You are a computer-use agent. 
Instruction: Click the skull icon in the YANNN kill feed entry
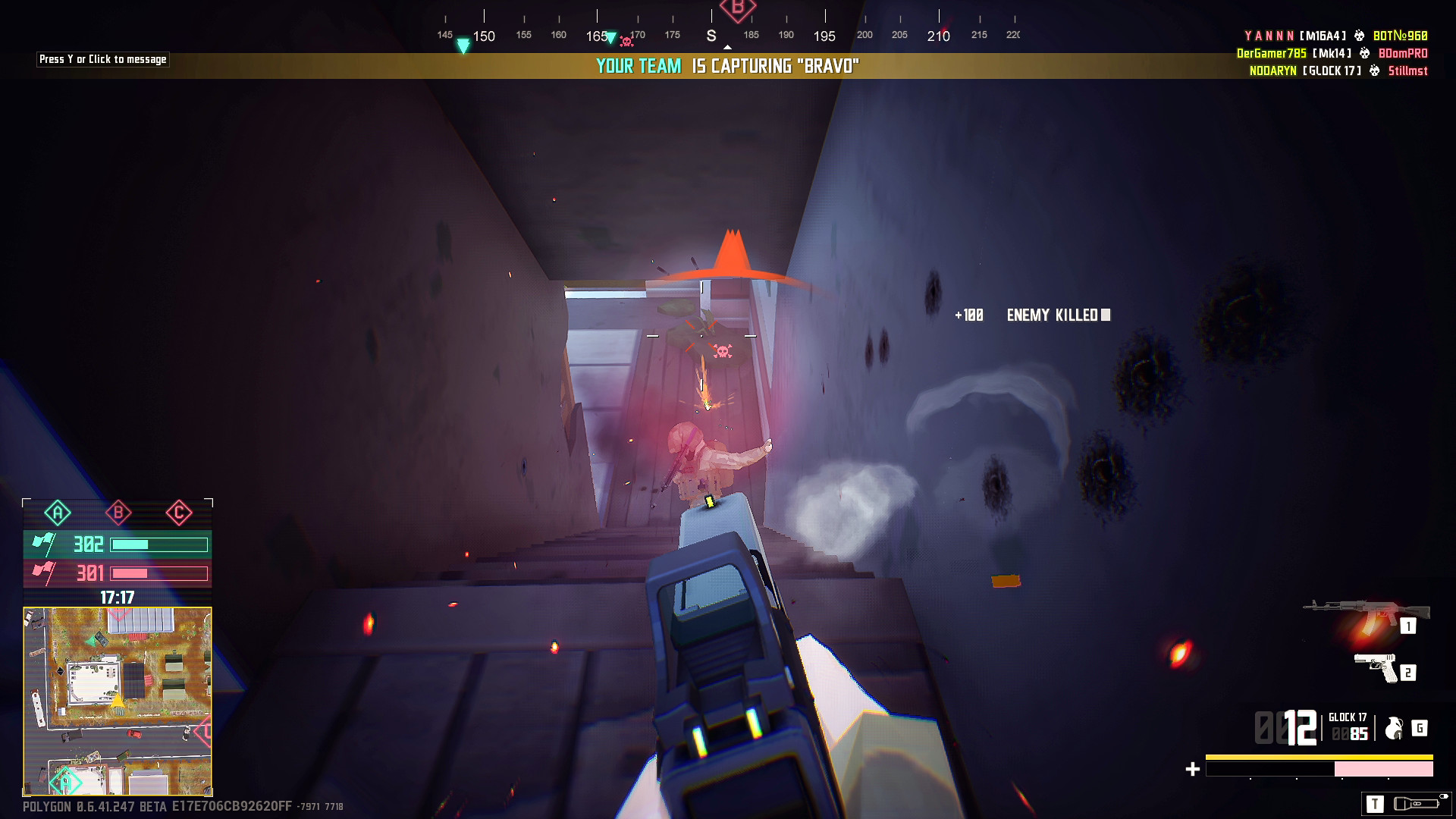pyautogui.click(x=1360, y=35)
